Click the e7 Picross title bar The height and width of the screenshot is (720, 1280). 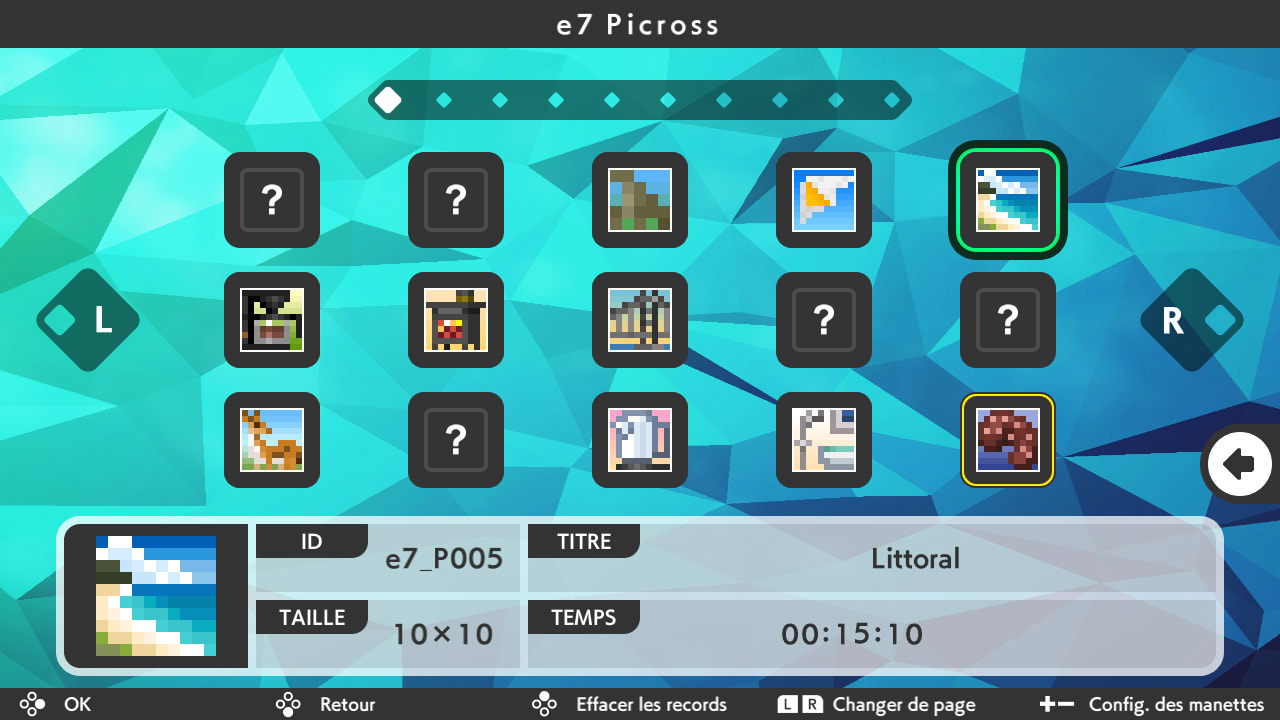640,24
